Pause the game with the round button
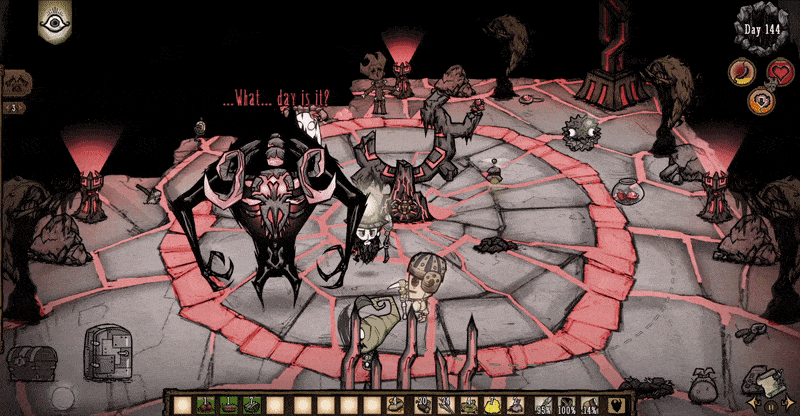This screenshot has width=800, height=416. (770, 405)
